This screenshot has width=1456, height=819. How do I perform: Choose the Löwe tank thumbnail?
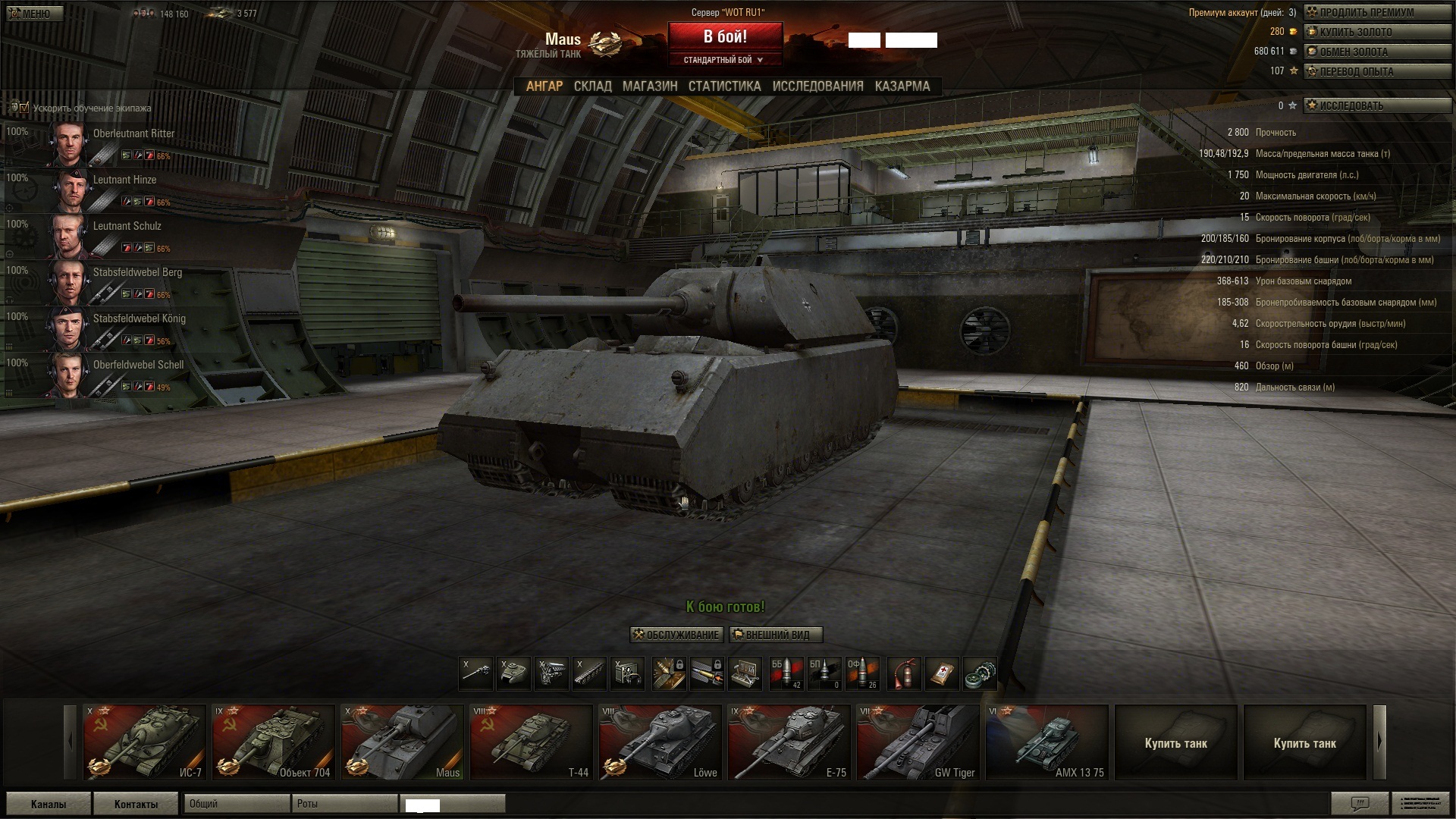pyautogui.click(x=660, y=742)
